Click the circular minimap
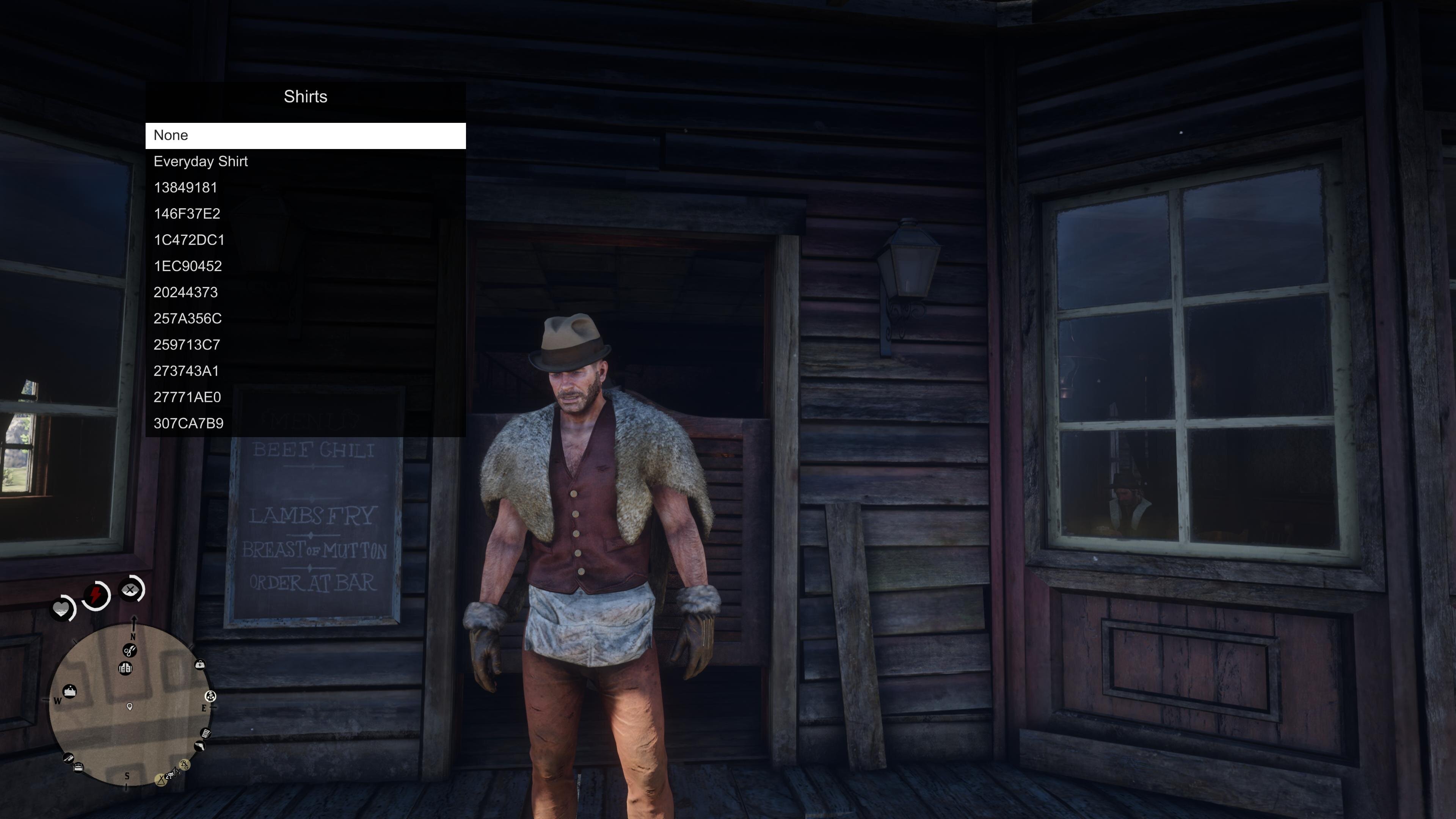1456x819 pixels. (130, 705)
